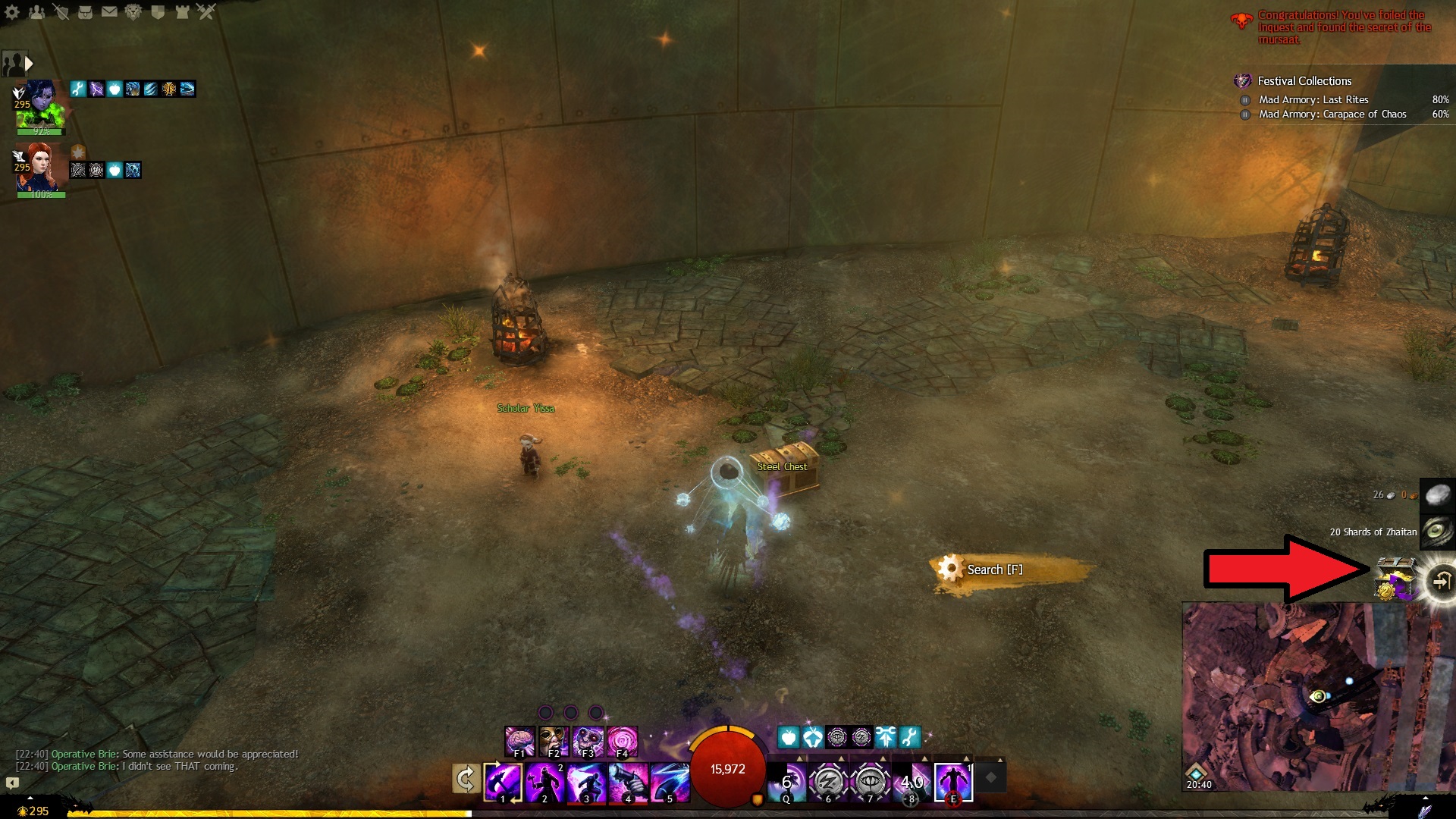Activate the F1 brain shatter skill
This screenshot has height=819, width=1456.
click(519, 741)
